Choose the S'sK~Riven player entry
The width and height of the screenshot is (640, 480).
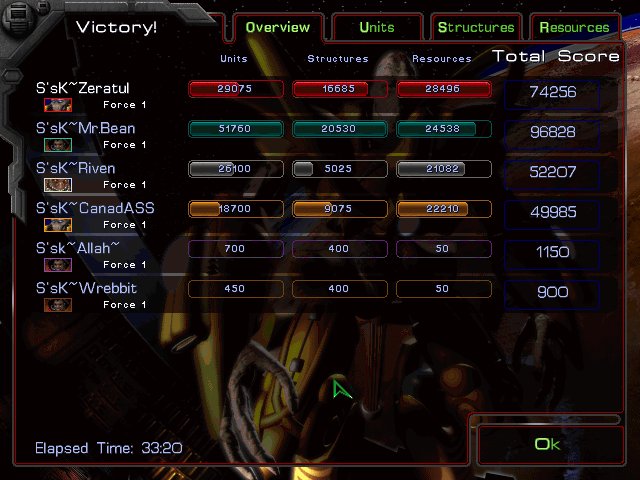75,169
